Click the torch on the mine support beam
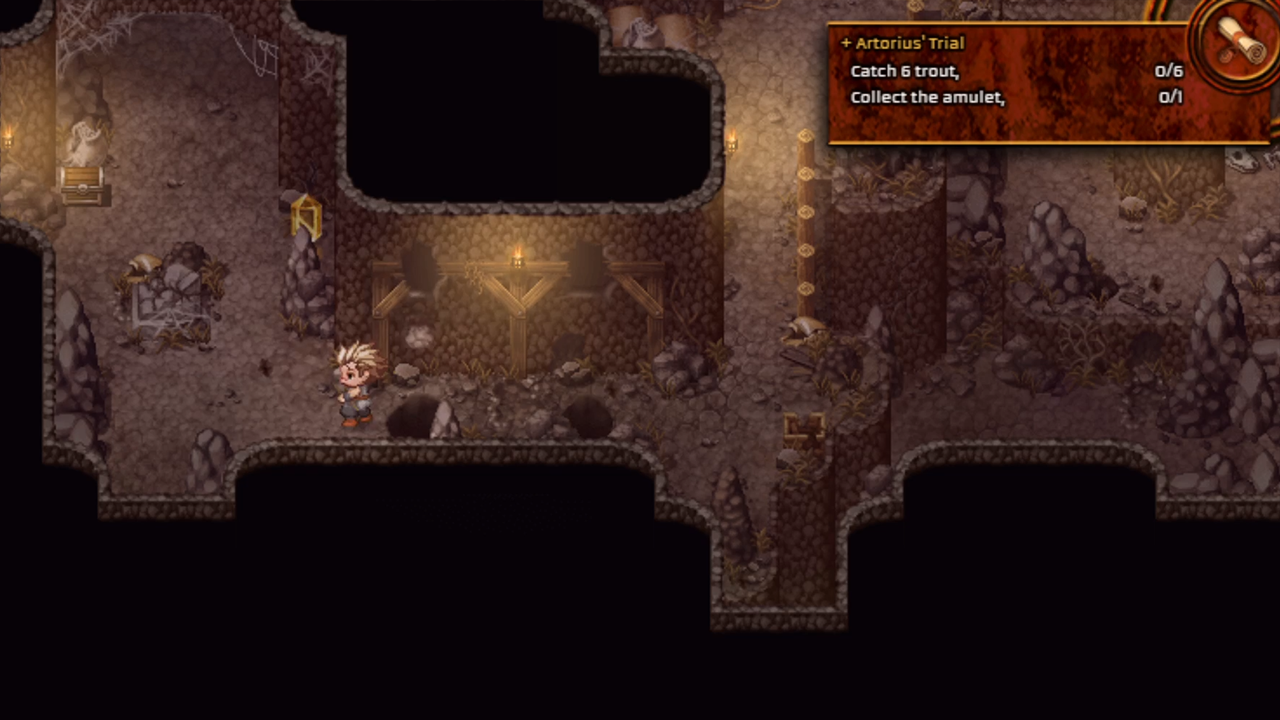This screenshot has width=1280, height=720. tap(519, 258)
